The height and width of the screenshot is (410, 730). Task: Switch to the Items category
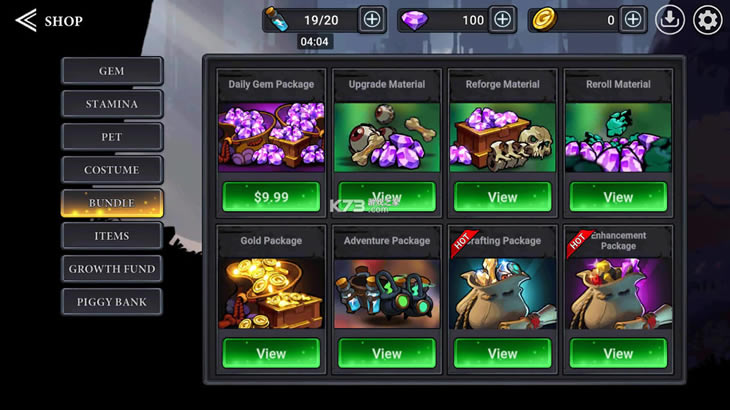pyautogui.click(x=112, y=236)
